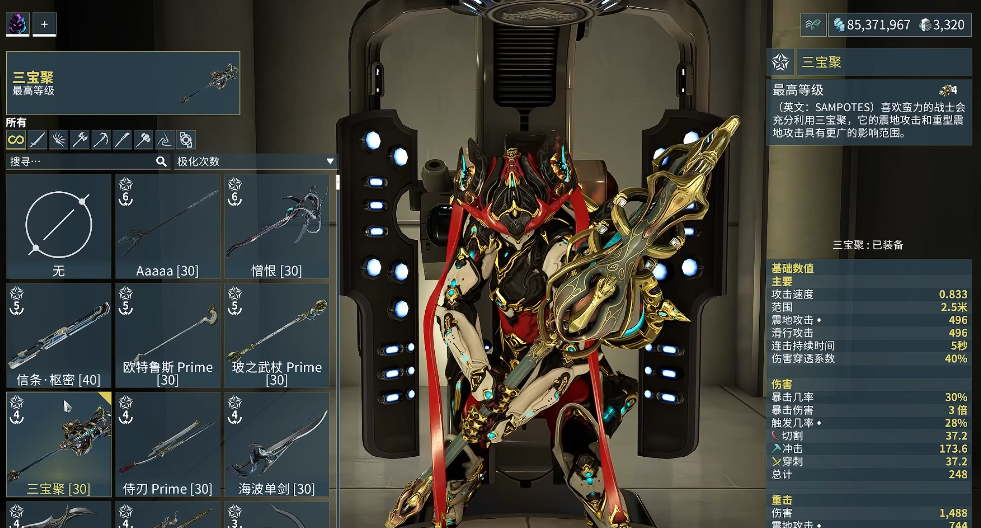
Task: Filter by the scythe category icon
Action: tap(101, 140)
